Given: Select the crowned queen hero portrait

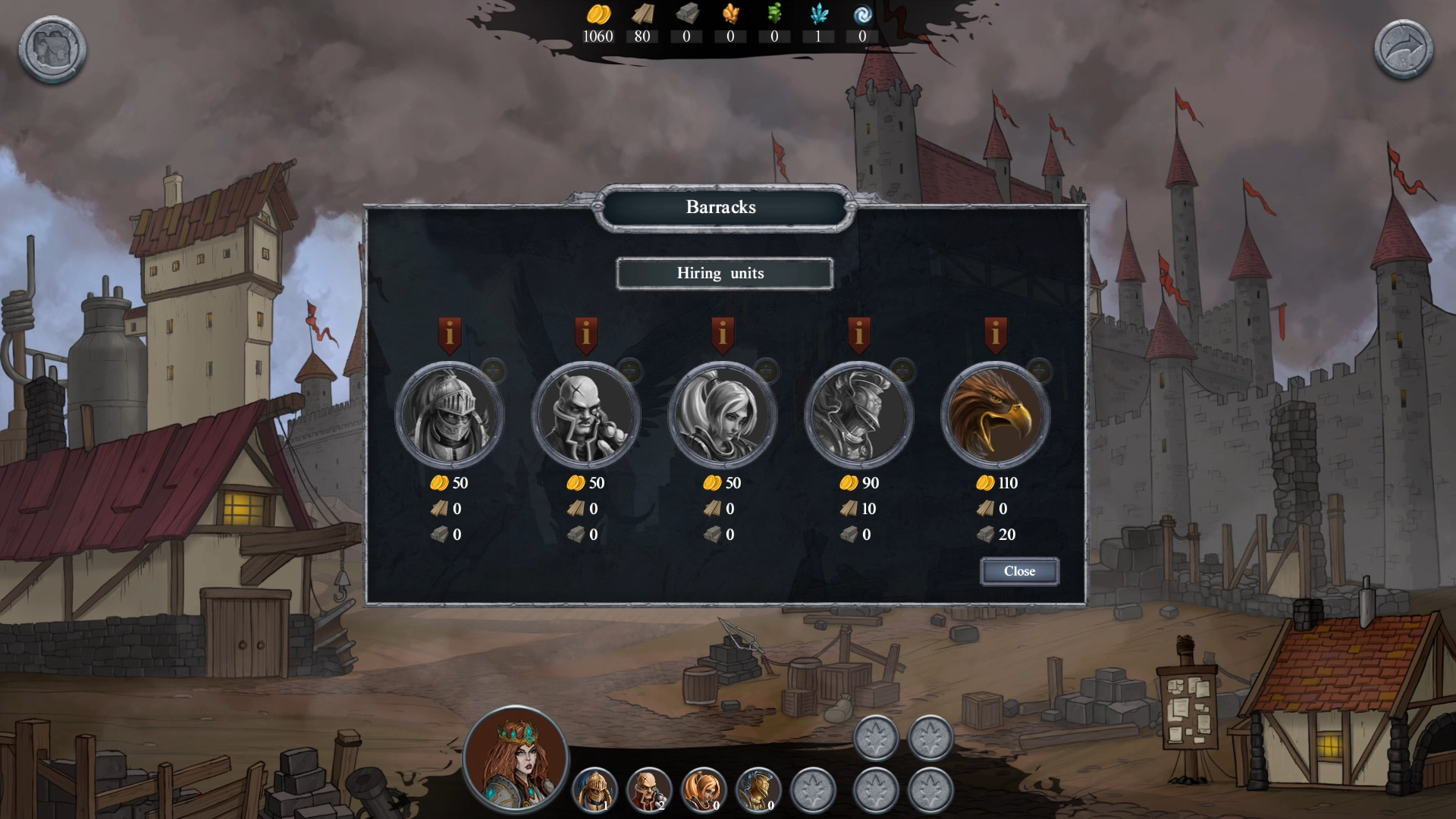Looking at the screenshot, I should click(516, 758).
